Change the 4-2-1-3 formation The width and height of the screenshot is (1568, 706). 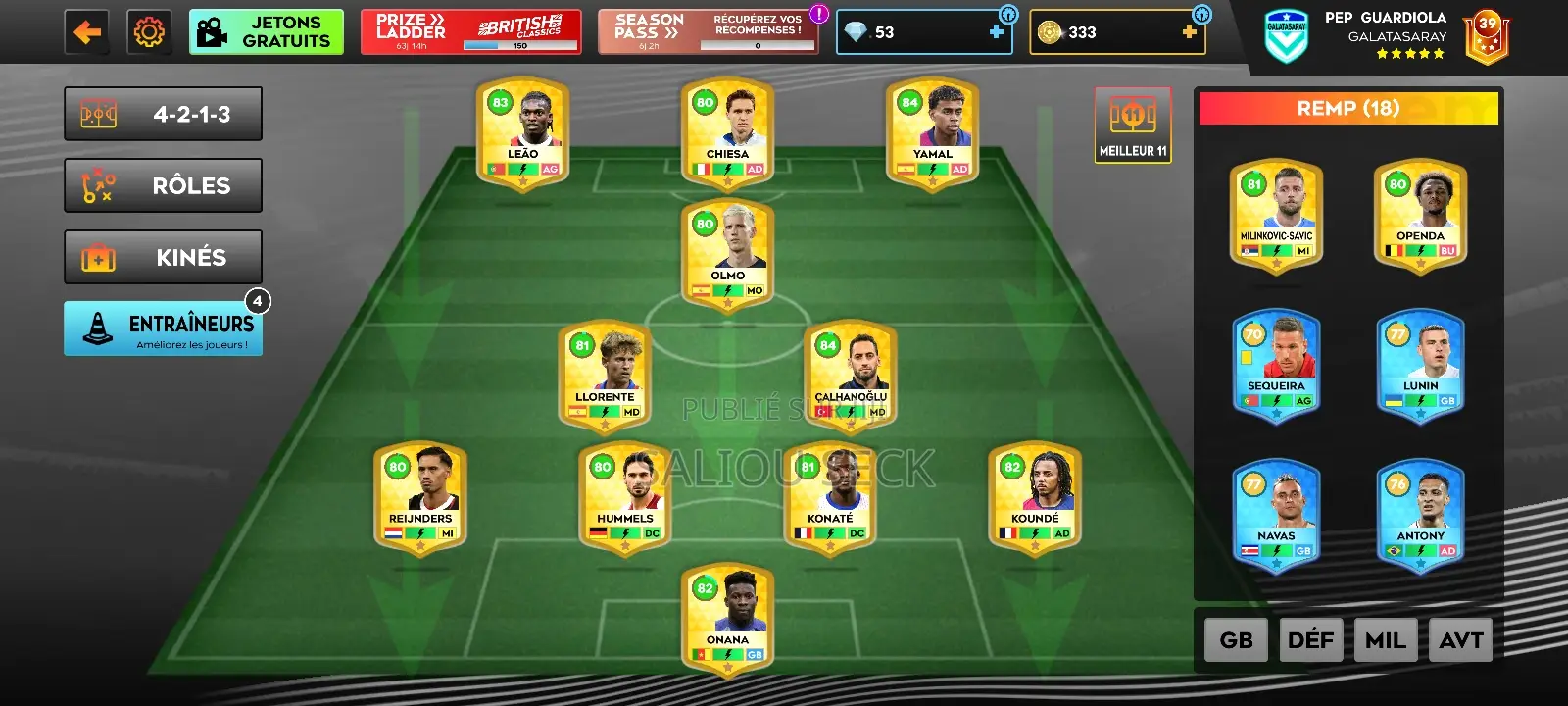coord(163,115)
